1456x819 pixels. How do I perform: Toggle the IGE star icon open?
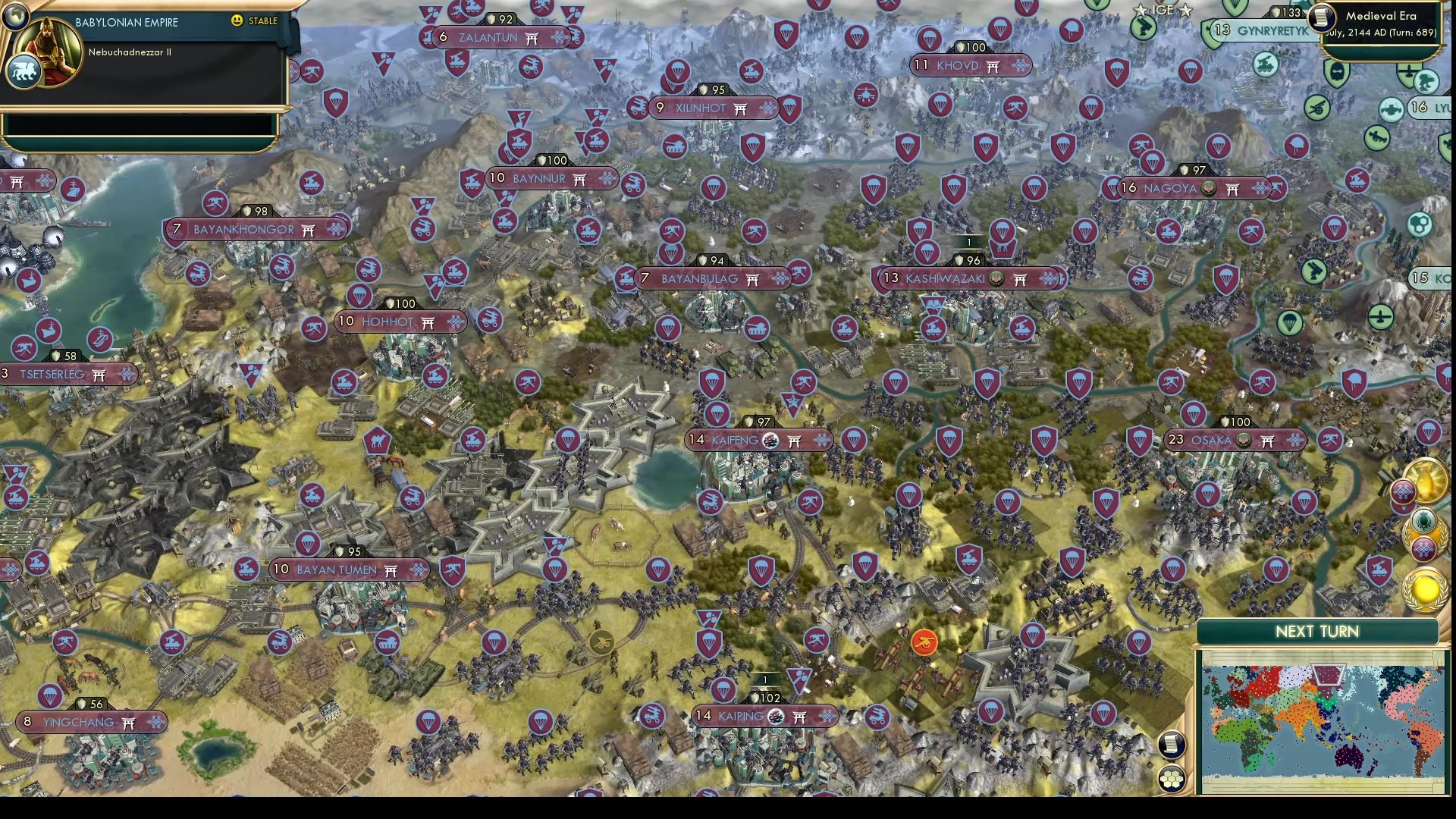pos(1141,10)
